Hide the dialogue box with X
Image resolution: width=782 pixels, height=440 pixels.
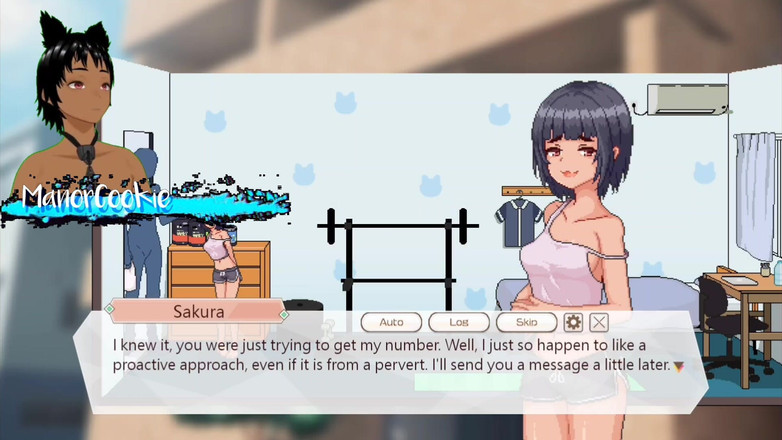[x=599, y=322]
